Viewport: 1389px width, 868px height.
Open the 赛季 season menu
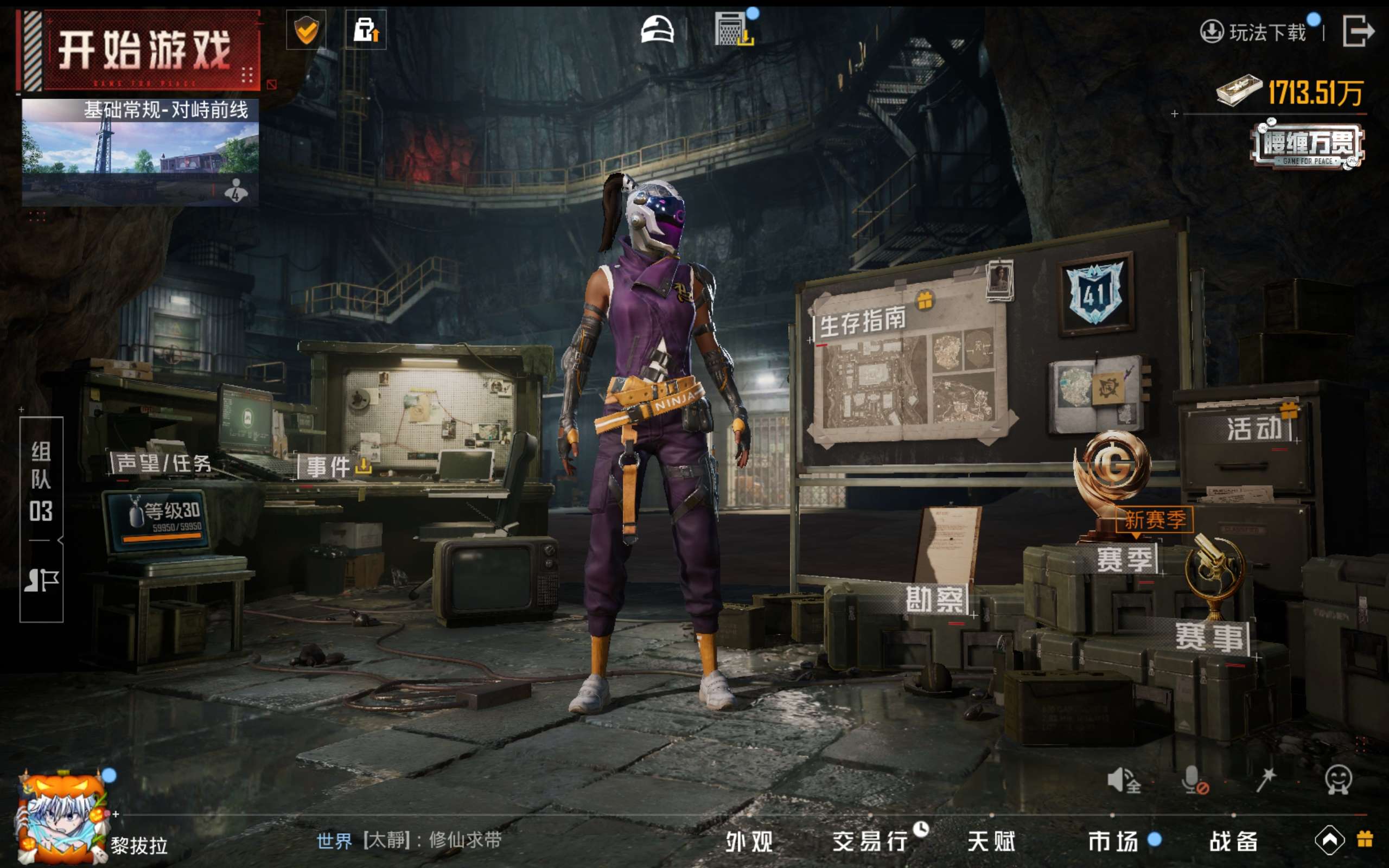(x=1124, y=559)
